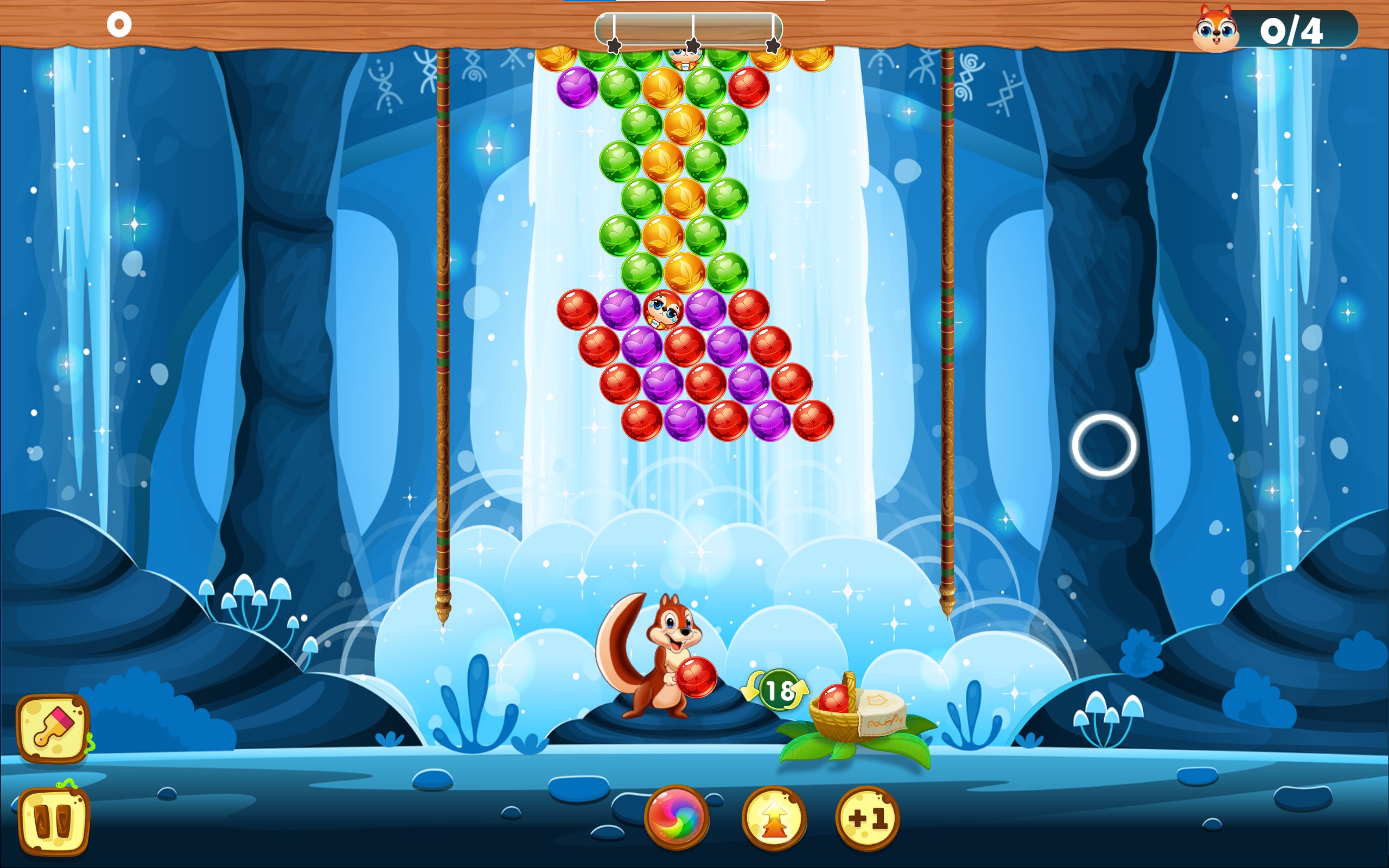Select the rainbow color bubble booster
The image size is (1389, 868).
pyautogui.click(x=677, y=818)
